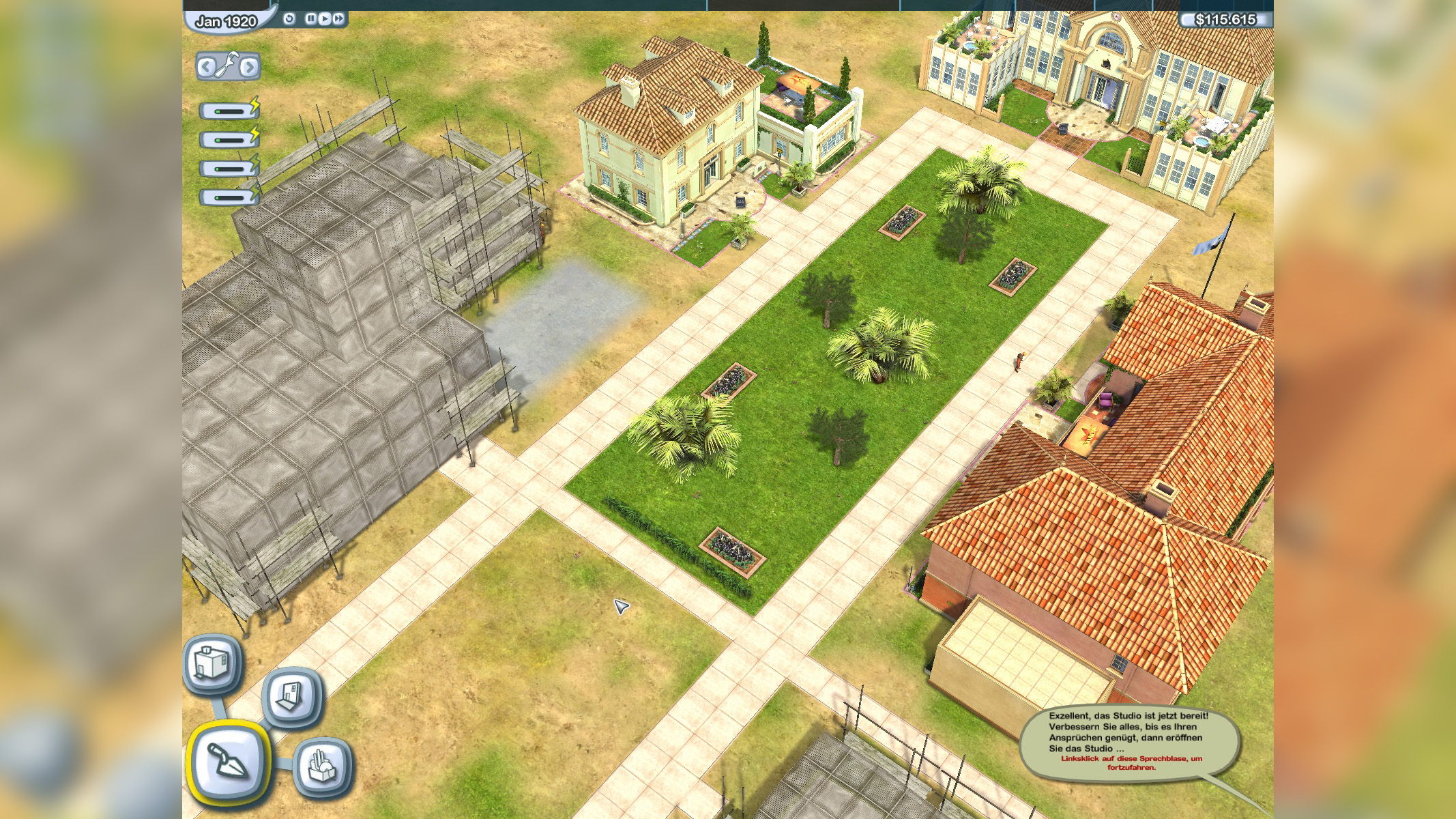Activate fast-forward game speed
Viewport: 1456px width, 819px height.
click(x=338, y=19)
